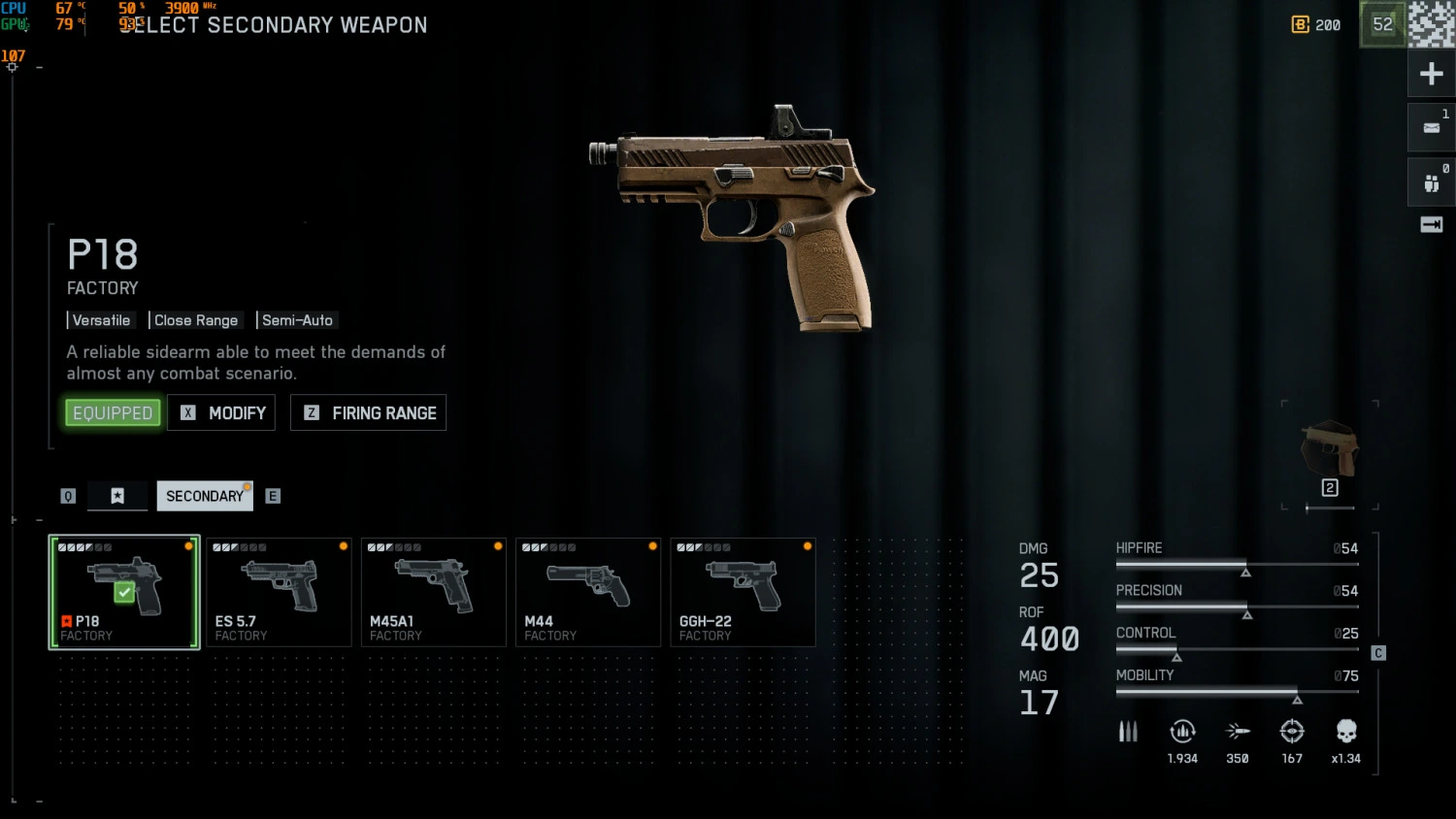The height and width of the screenshot is (819, 1456).
Task: Click the collapse arrow icon
Action: [1431, 225]
